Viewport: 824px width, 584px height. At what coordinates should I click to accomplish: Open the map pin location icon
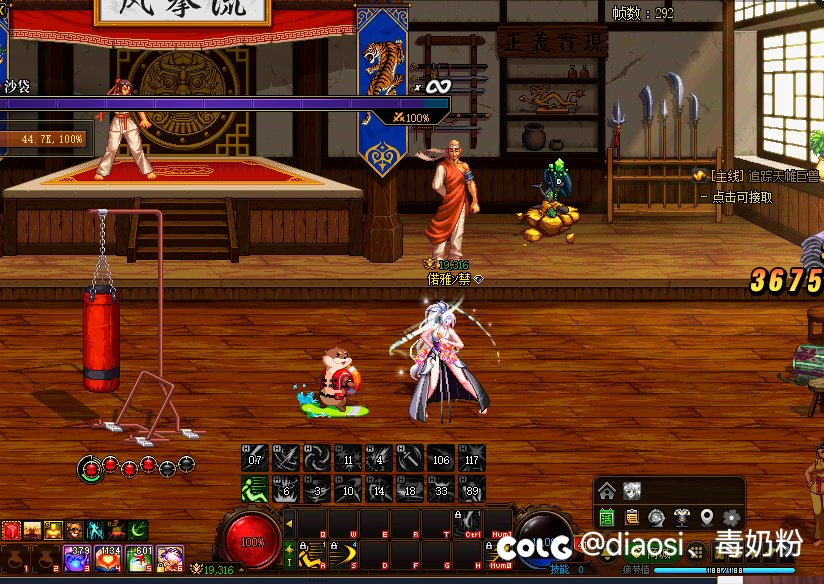707,517
